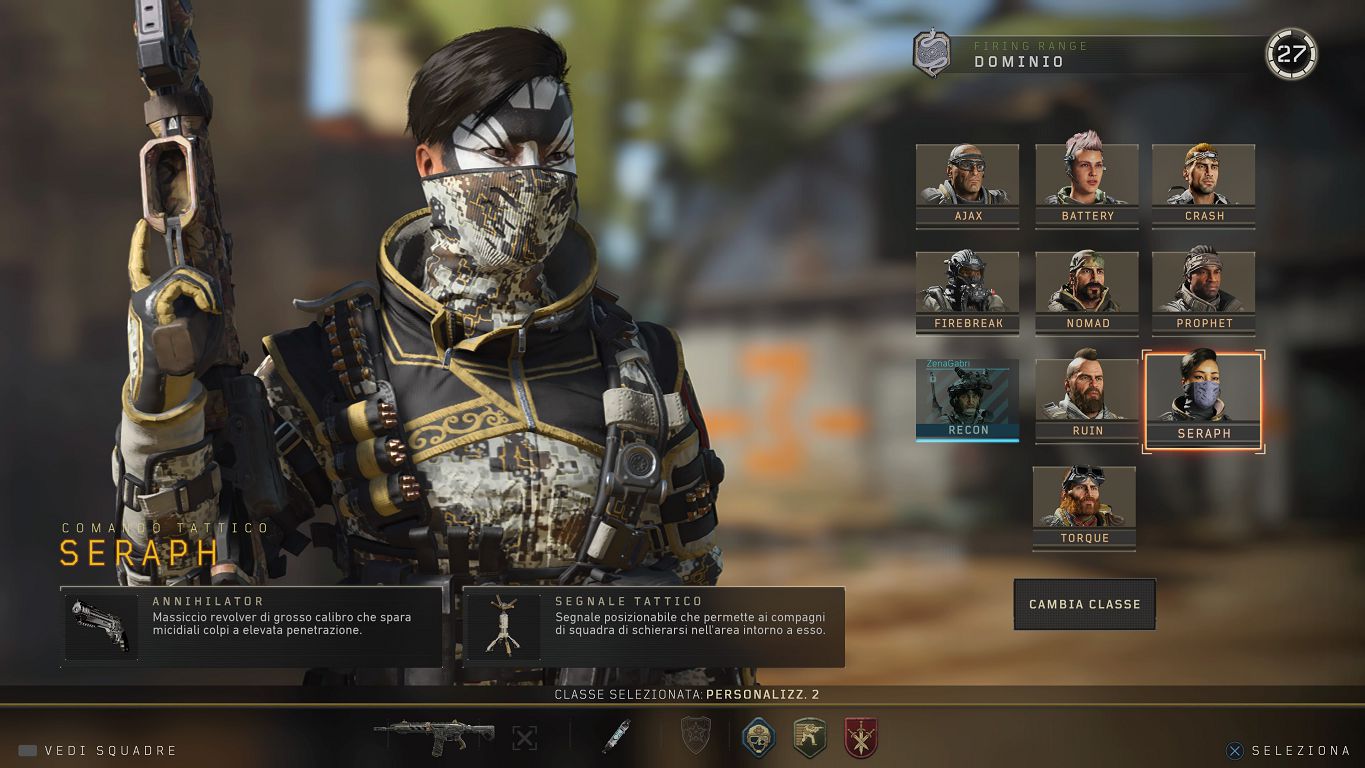Image resolution: width=1365 pixels, height=768 pixels.
Task: Show the Annihilator revolver weapon panel
Action: click(251, 627)
